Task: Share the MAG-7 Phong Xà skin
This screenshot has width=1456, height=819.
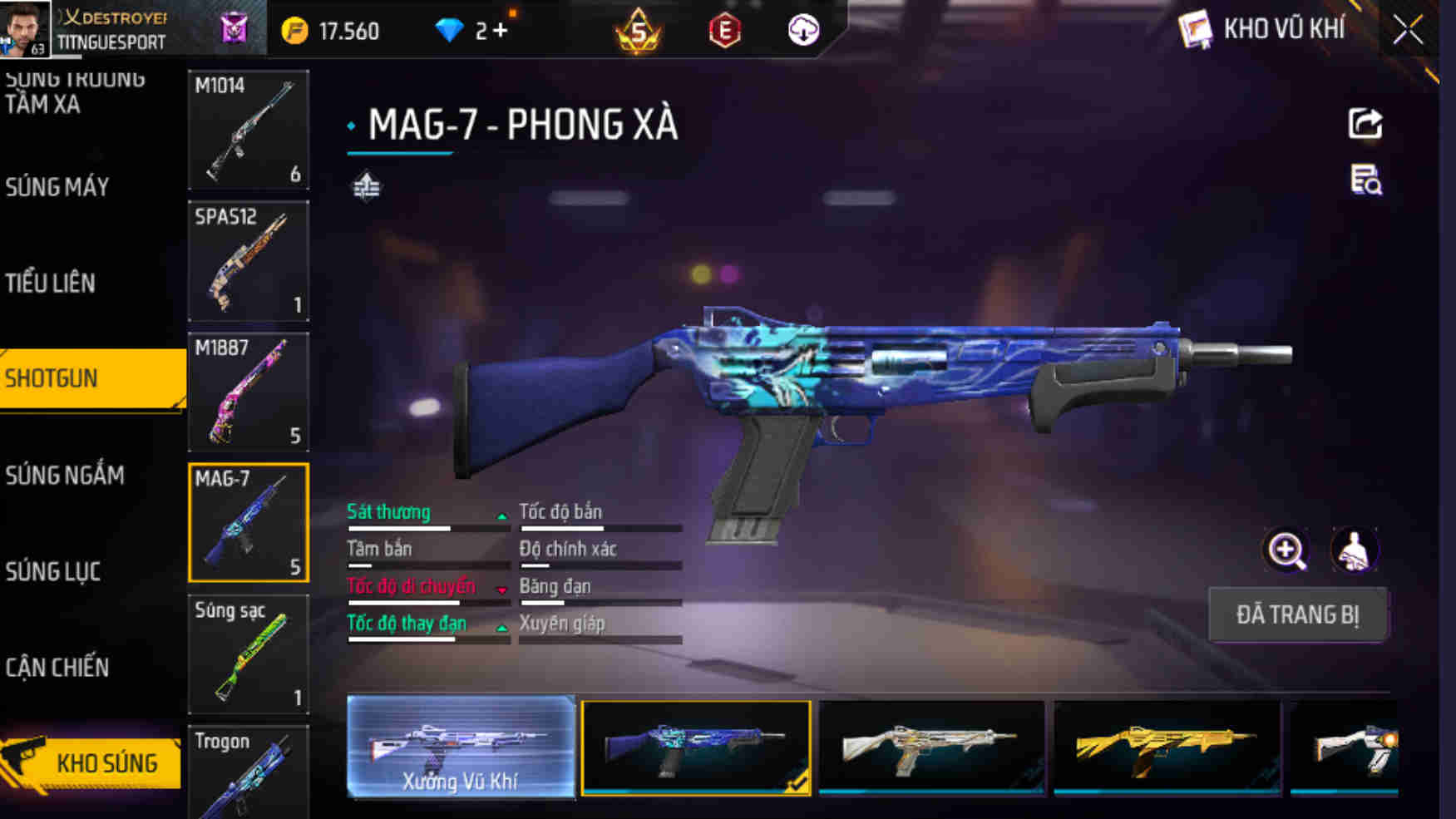Action: [x=1364, y=125]
